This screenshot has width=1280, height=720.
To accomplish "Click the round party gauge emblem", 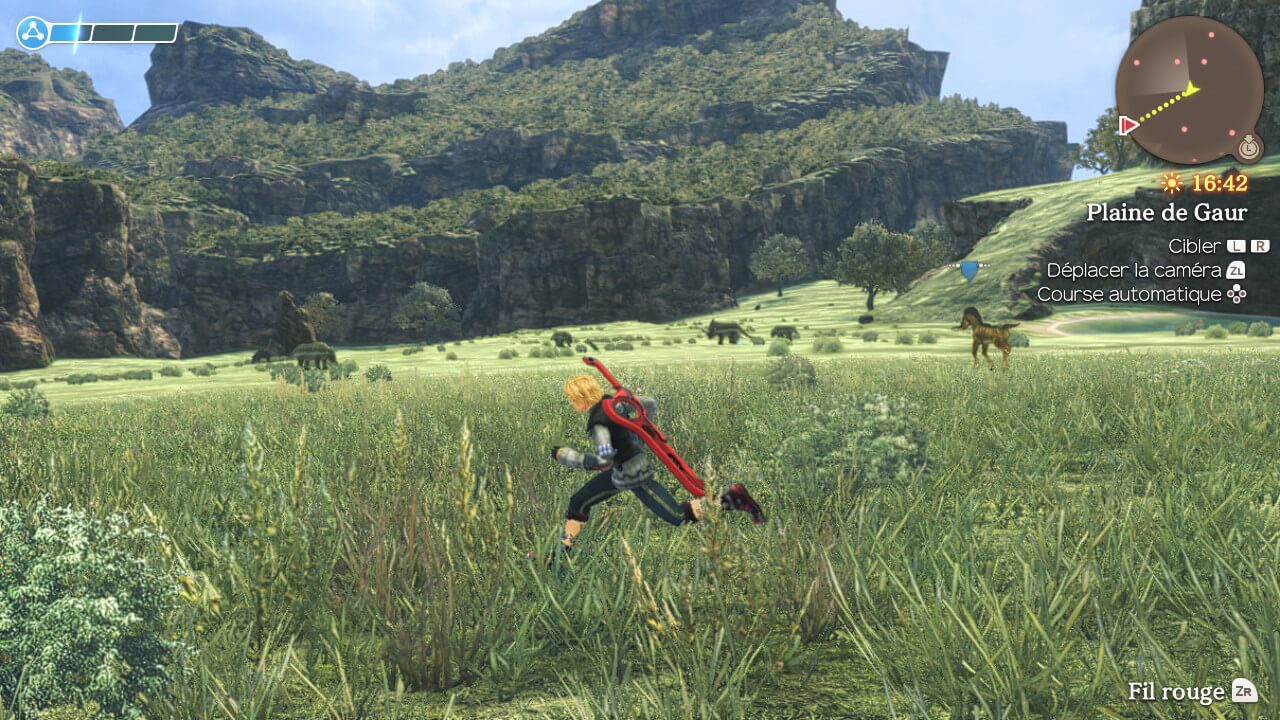I will coord(32,34).
